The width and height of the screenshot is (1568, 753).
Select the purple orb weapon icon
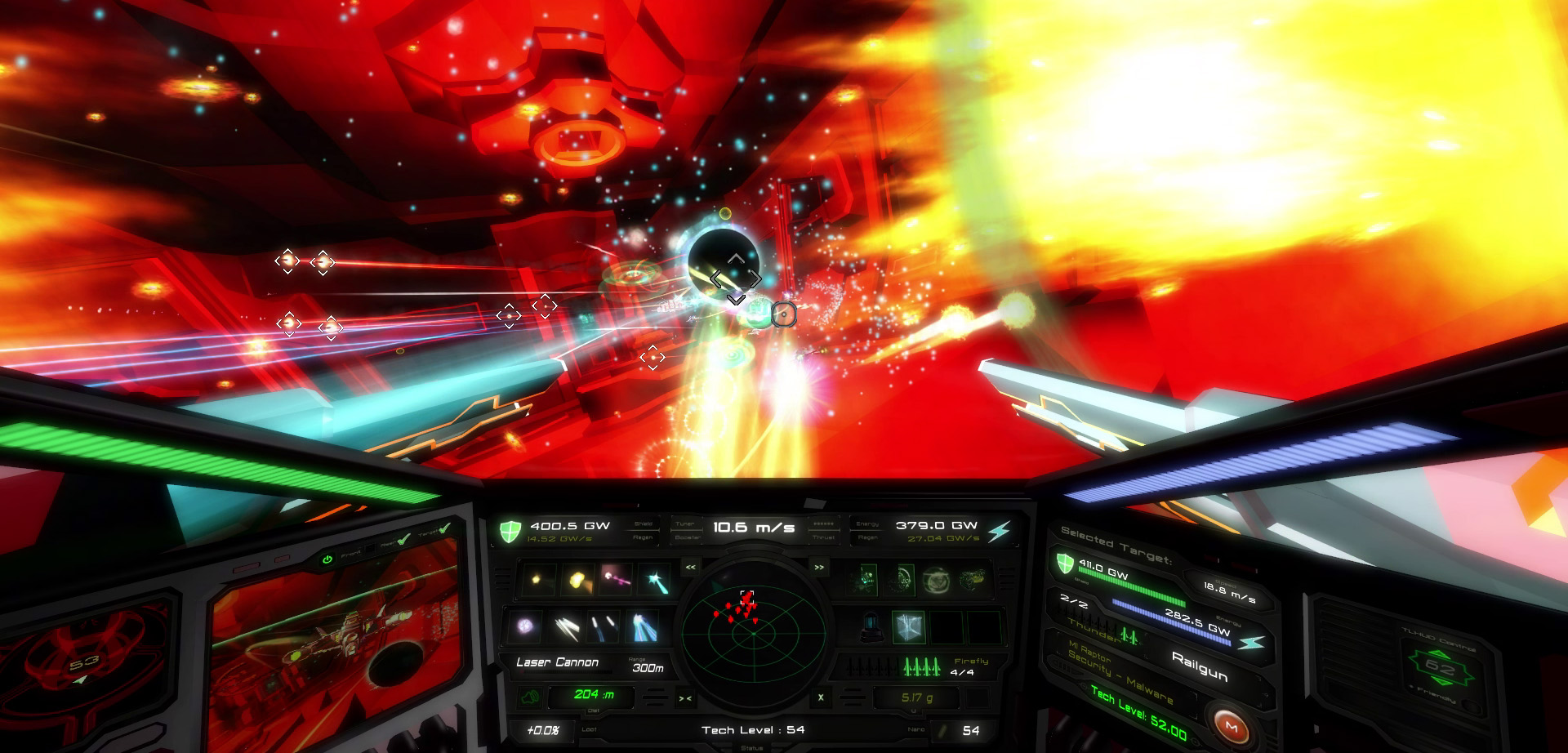tap(523, 626)
